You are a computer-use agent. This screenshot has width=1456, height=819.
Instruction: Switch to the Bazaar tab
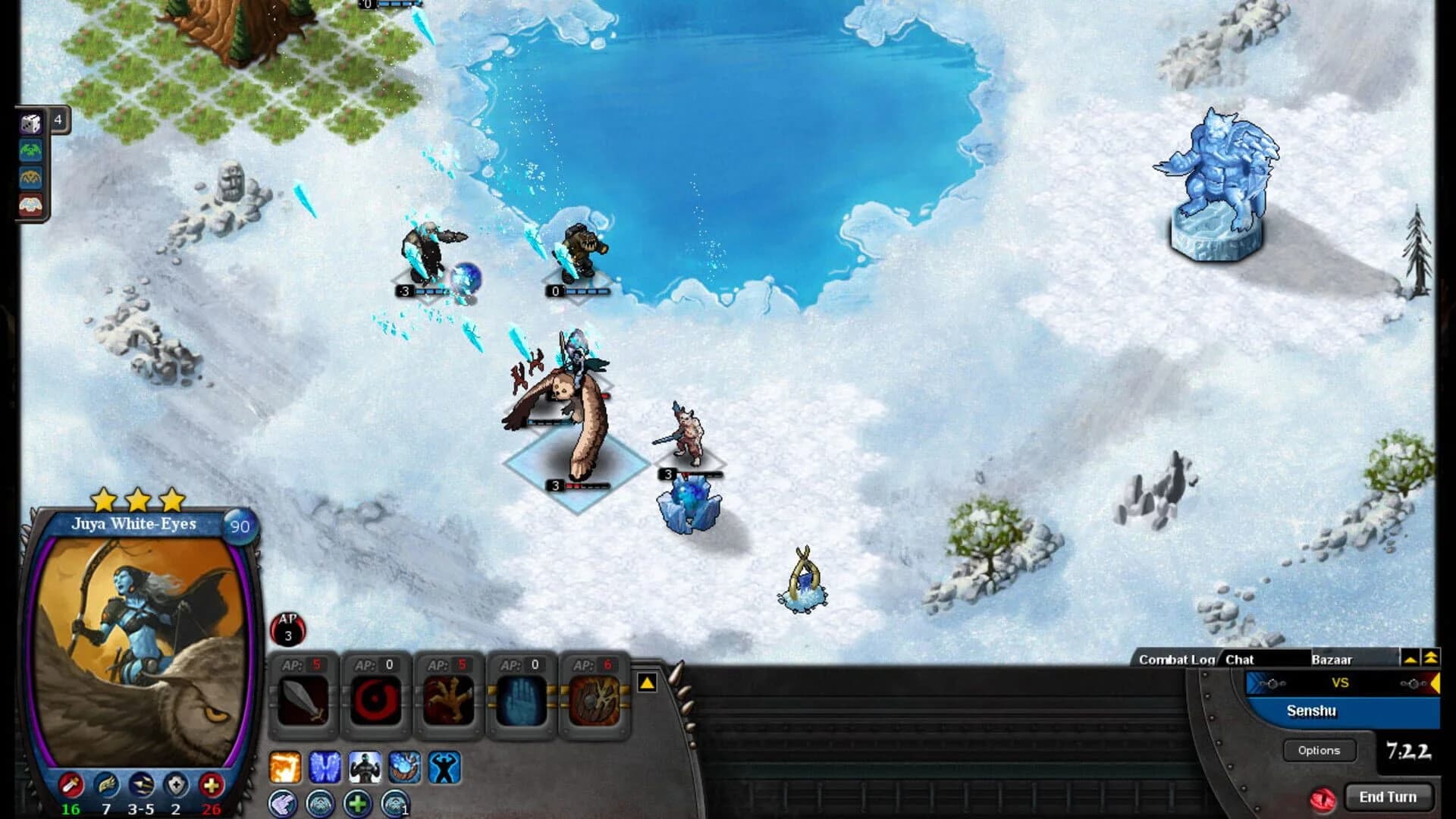coord(1333,661)
